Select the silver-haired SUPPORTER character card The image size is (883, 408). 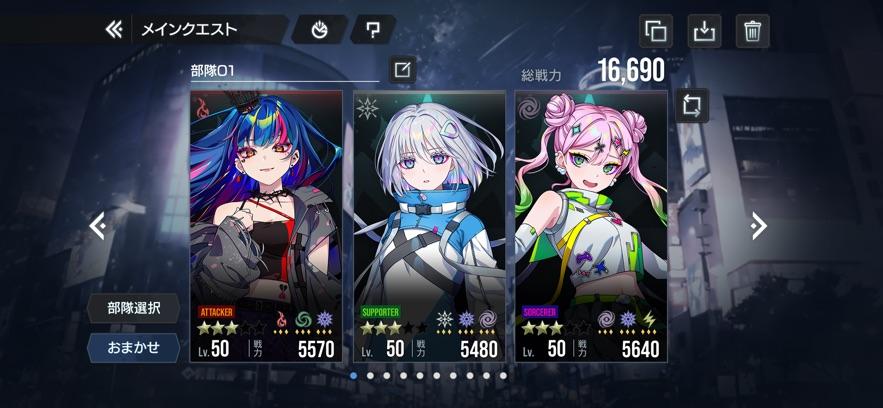coord(429,225)
